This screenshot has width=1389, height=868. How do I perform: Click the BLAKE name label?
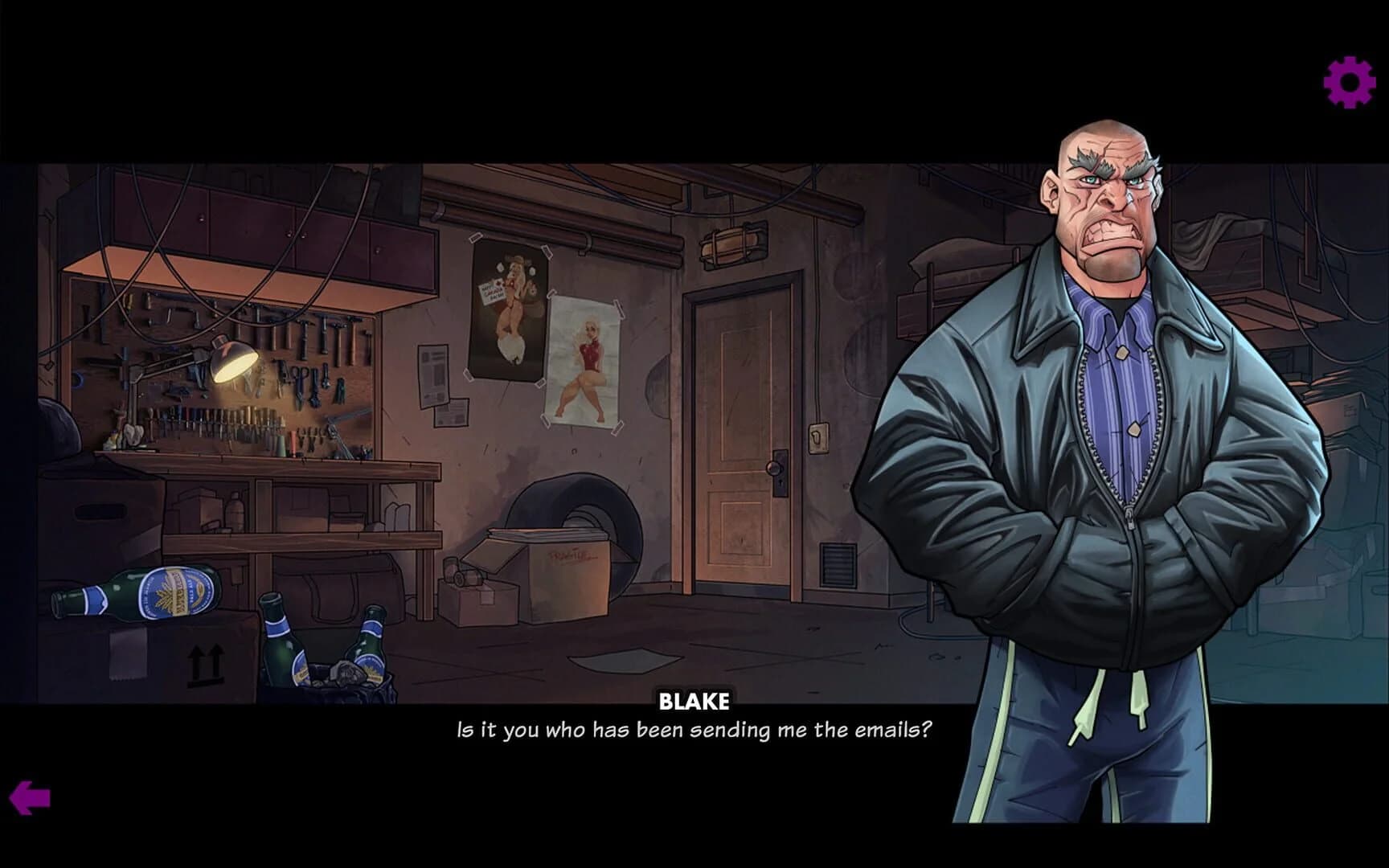click(694, 701)
